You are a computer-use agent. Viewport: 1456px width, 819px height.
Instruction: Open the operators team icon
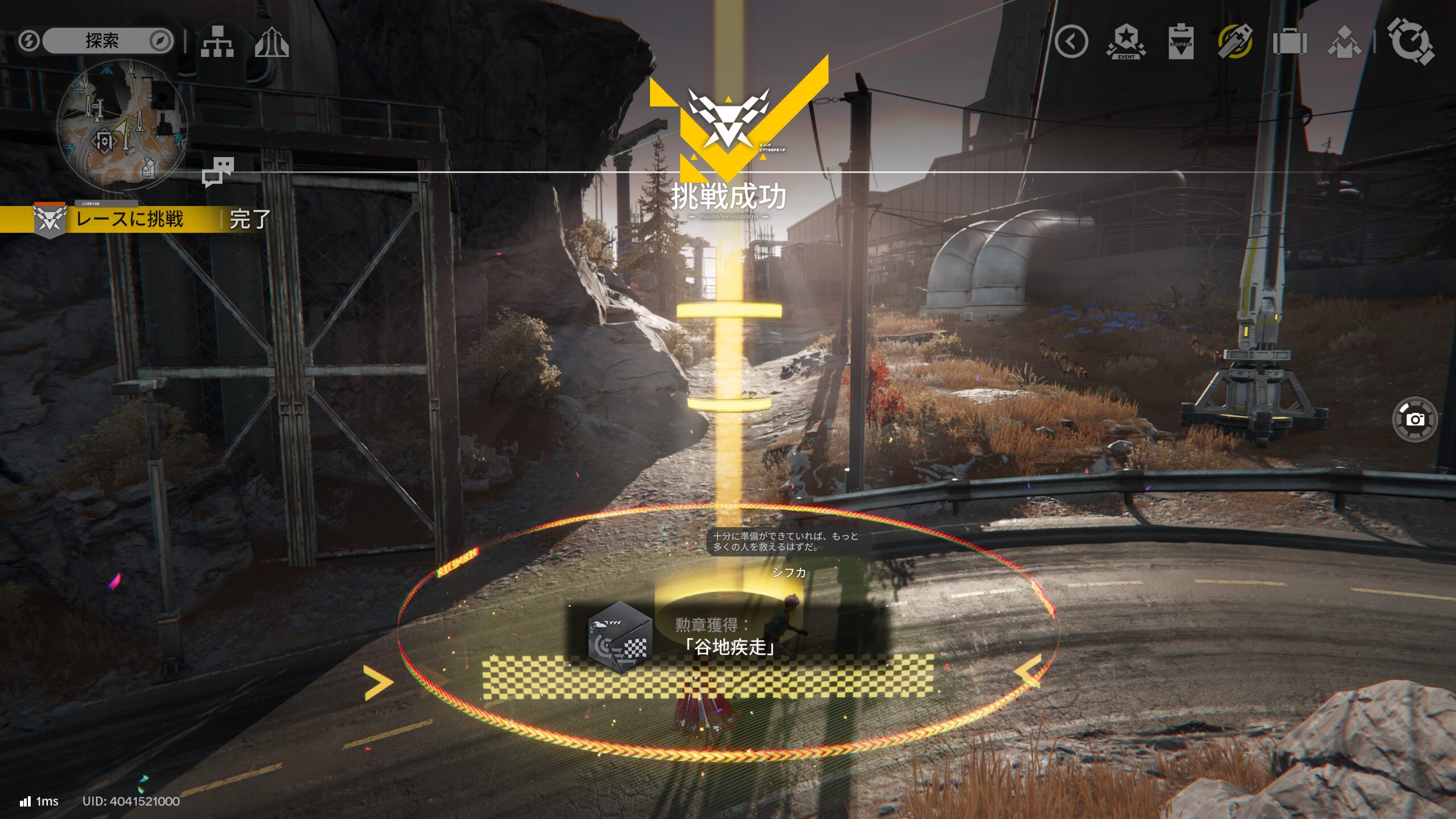coord(1344,43)
